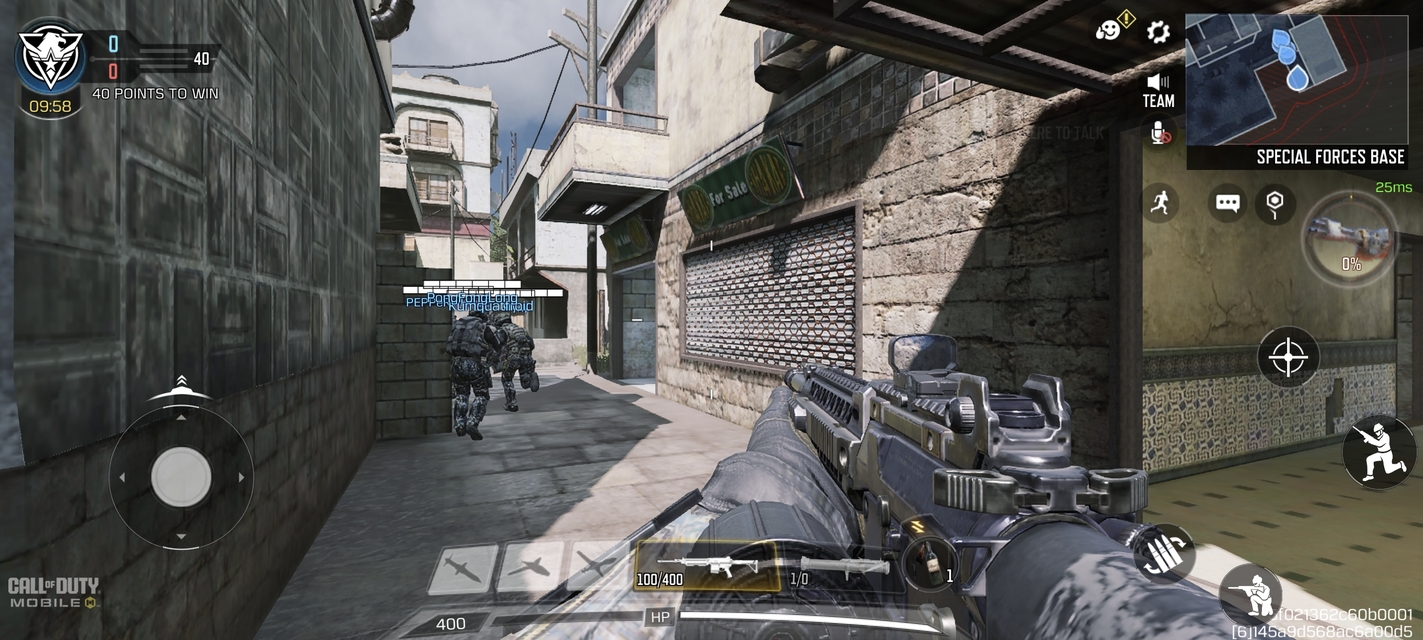Activate the operator skill at 0%
Viewport: 1423px width, 640px height.
[x=1350, y=239]
